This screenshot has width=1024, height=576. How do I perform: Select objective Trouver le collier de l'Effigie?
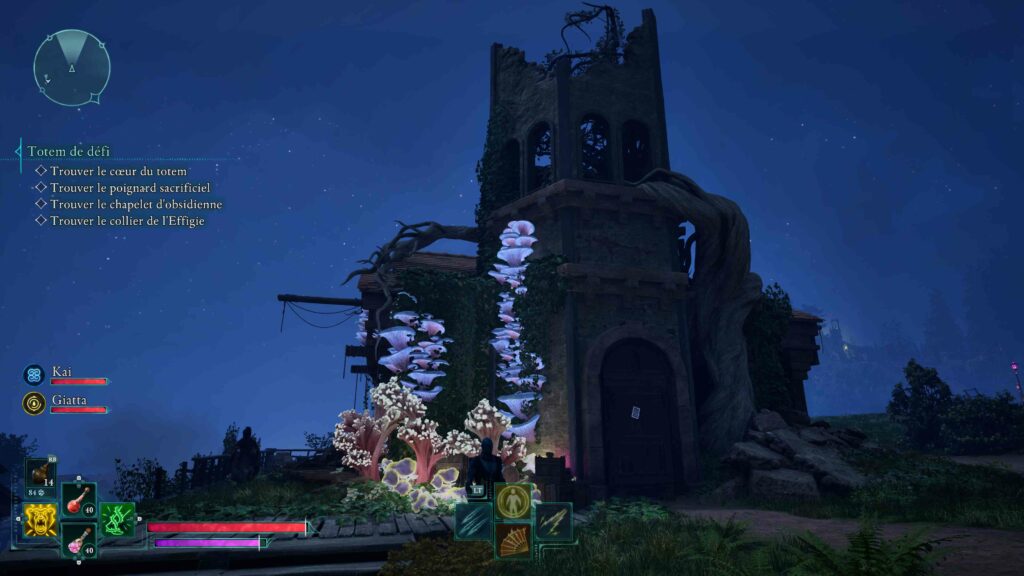point(127,220)
